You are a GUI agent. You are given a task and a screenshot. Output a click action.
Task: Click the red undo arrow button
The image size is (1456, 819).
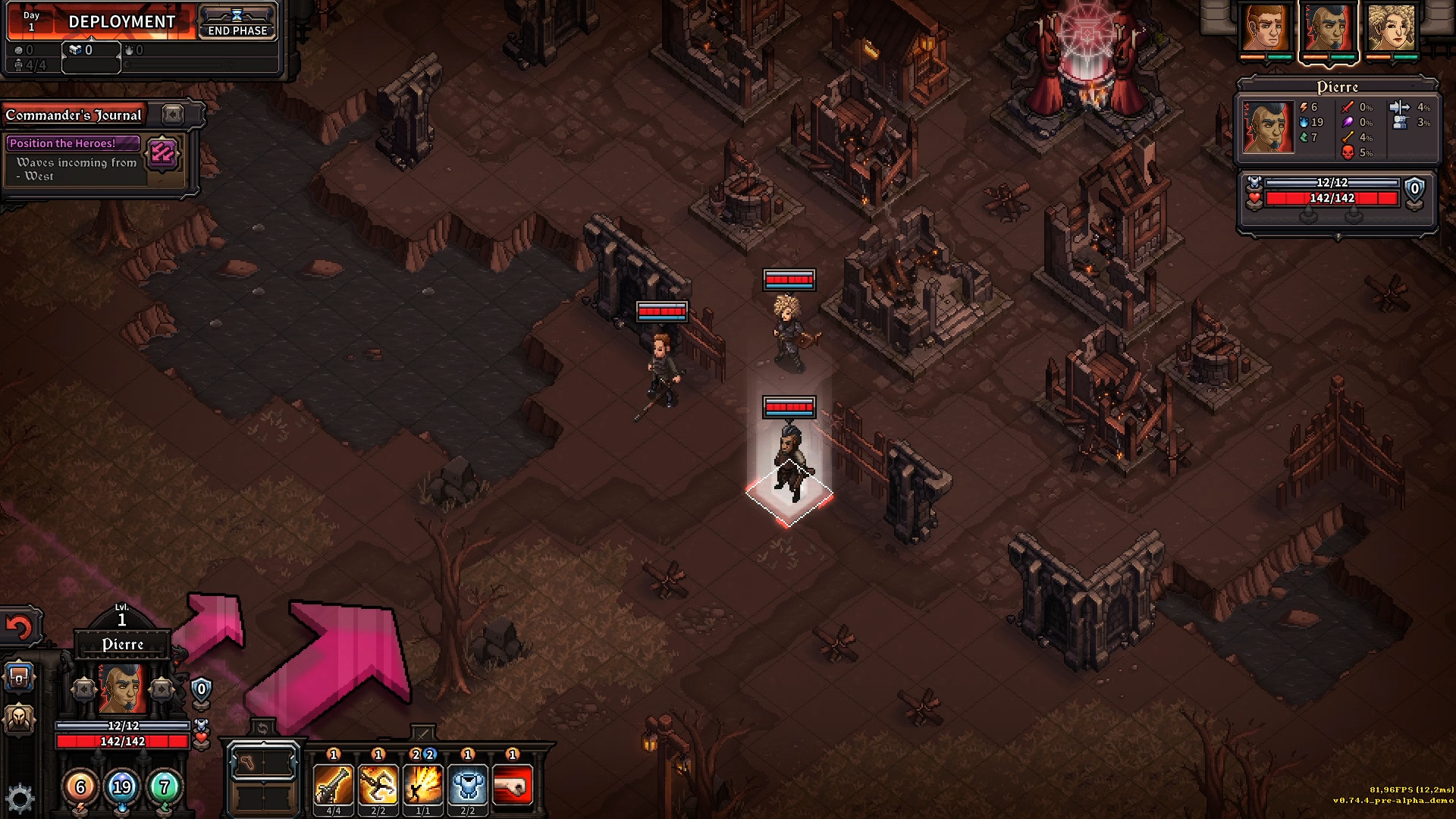(x=20, y=627)
